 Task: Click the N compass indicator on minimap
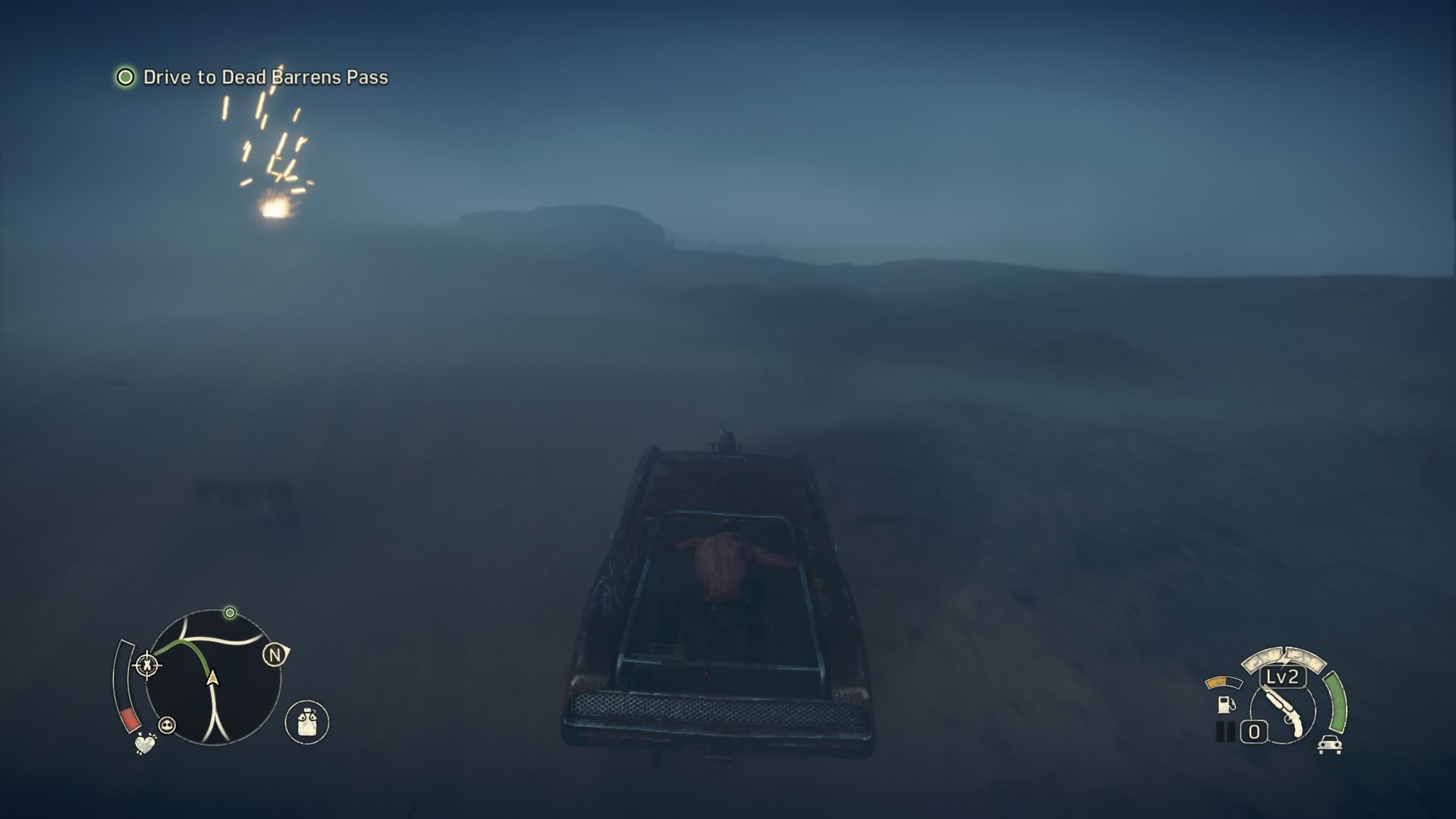click(275, 655)
